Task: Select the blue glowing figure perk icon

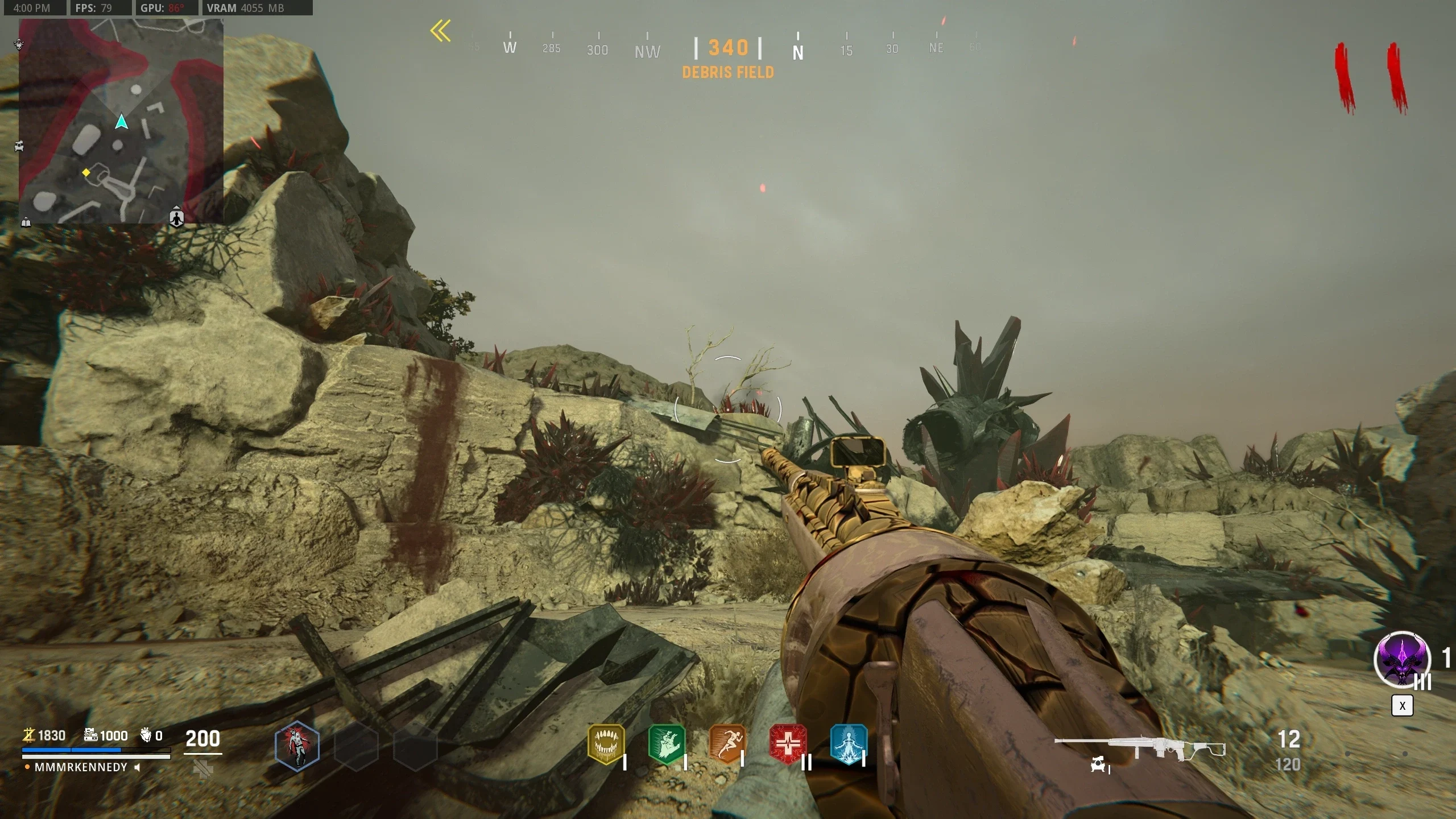Action: tap(849, 743)
